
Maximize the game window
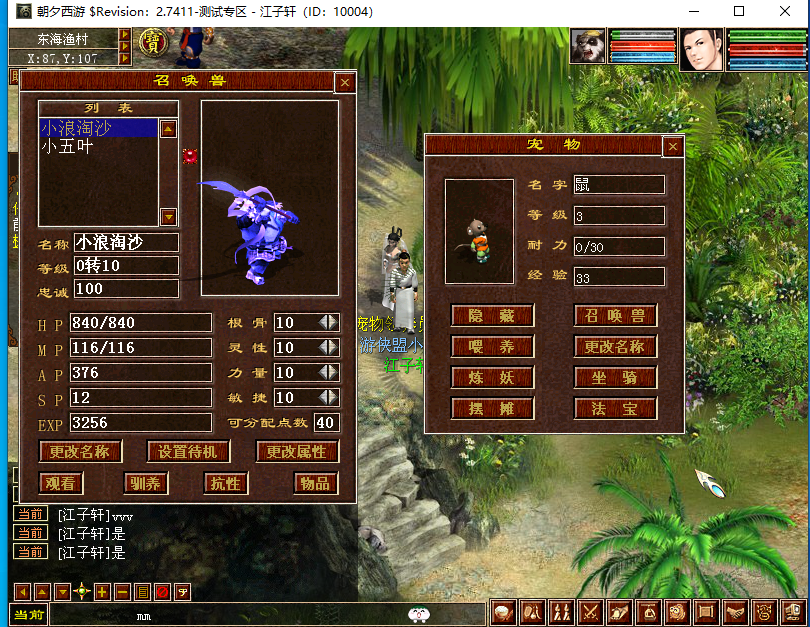point(739,12)
